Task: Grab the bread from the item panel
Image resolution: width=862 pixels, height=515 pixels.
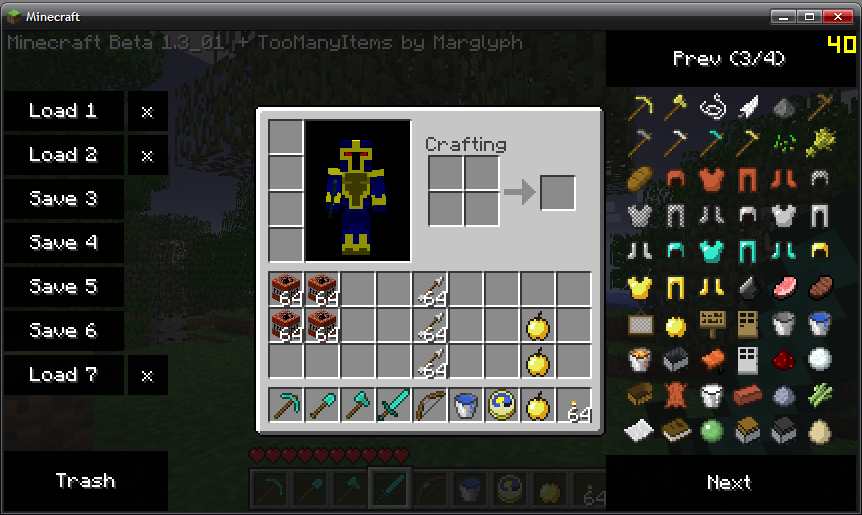Action: click(640, 179)
